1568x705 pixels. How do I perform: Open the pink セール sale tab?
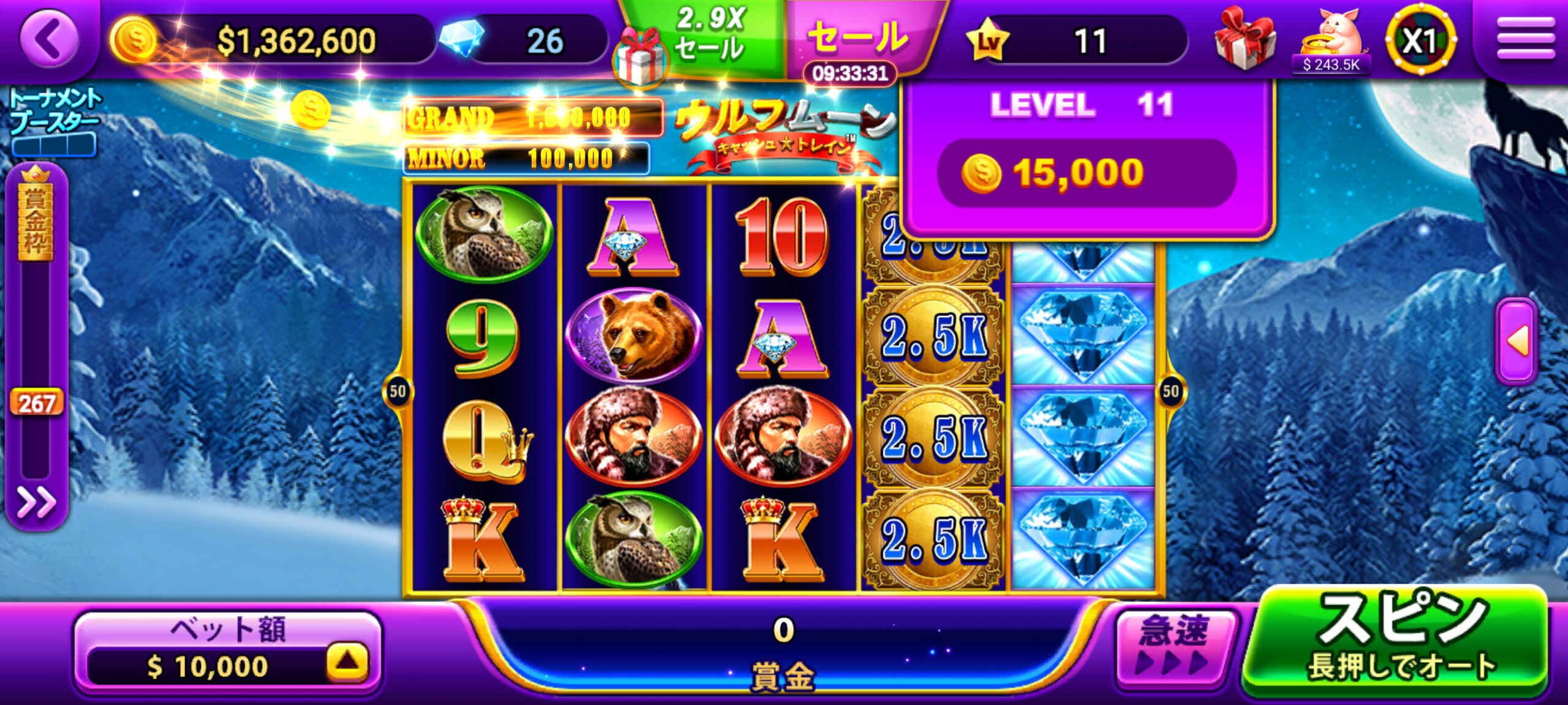(x=858, y=37)
